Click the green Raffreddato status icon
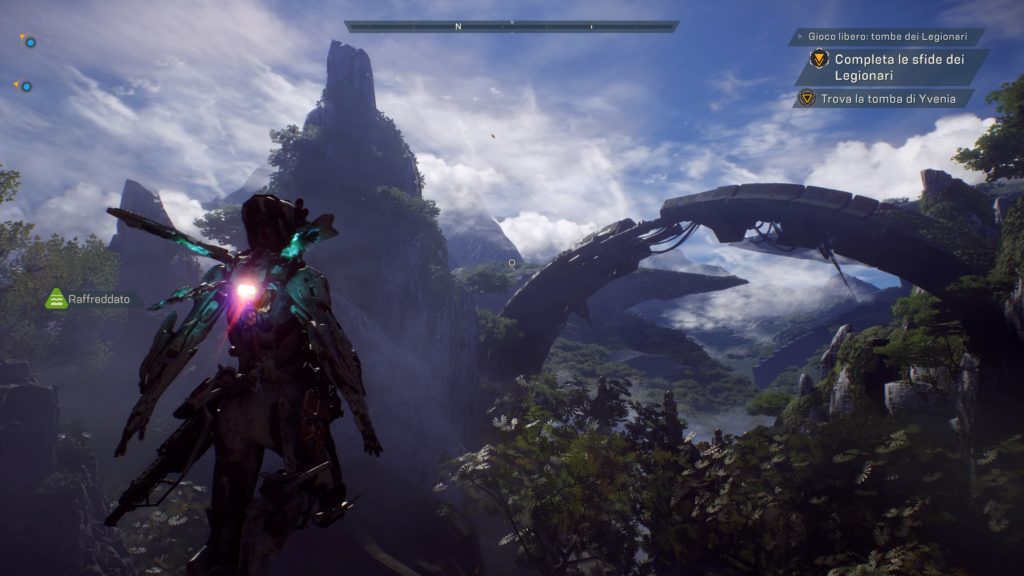 click(x=57, y=299)
